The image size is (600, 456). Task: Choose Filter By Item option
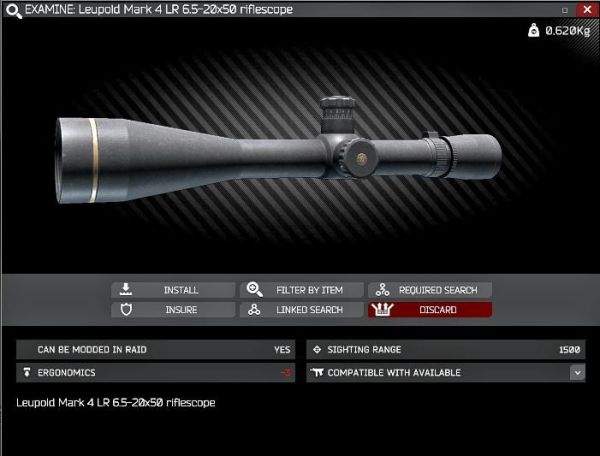tap(302, 290)
